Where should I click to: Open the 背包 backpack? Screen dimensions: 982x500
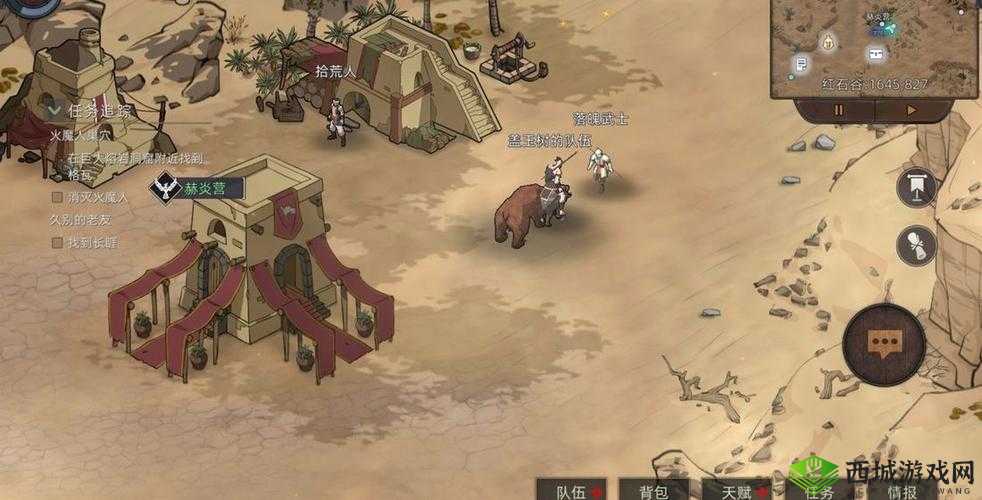click(x=654, y=490)
